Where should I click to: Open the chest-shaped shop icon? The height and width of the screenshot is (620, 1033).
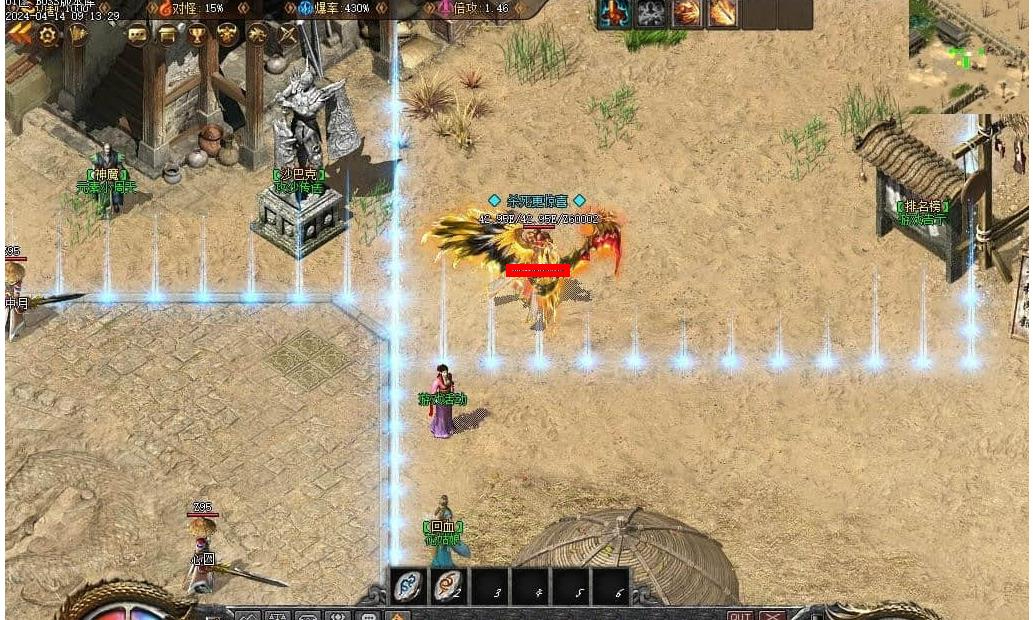click(x=167, y=34)
